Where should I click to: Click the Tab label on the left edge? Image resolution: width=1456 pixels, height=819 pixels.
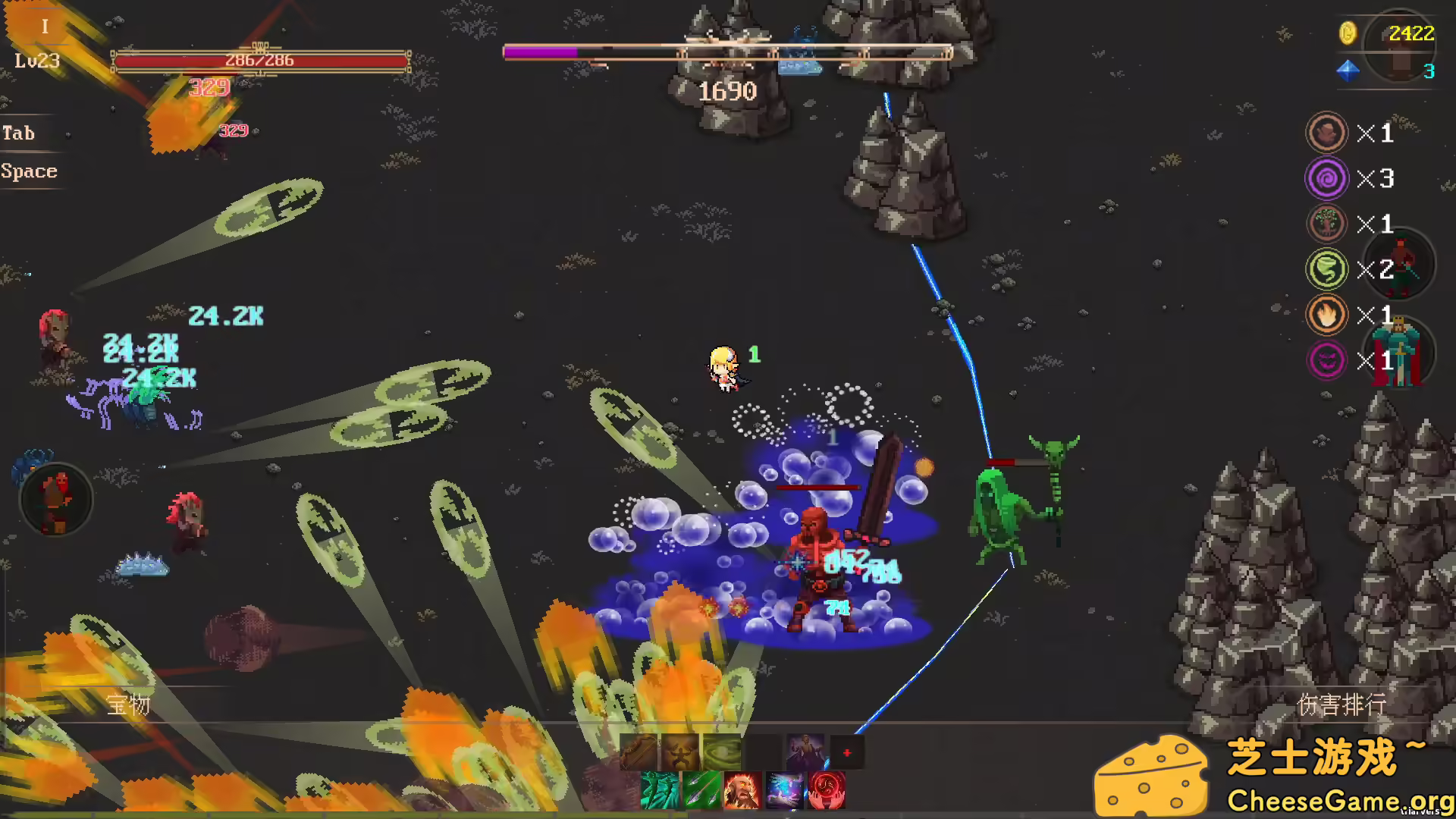[x=19, y=133]
